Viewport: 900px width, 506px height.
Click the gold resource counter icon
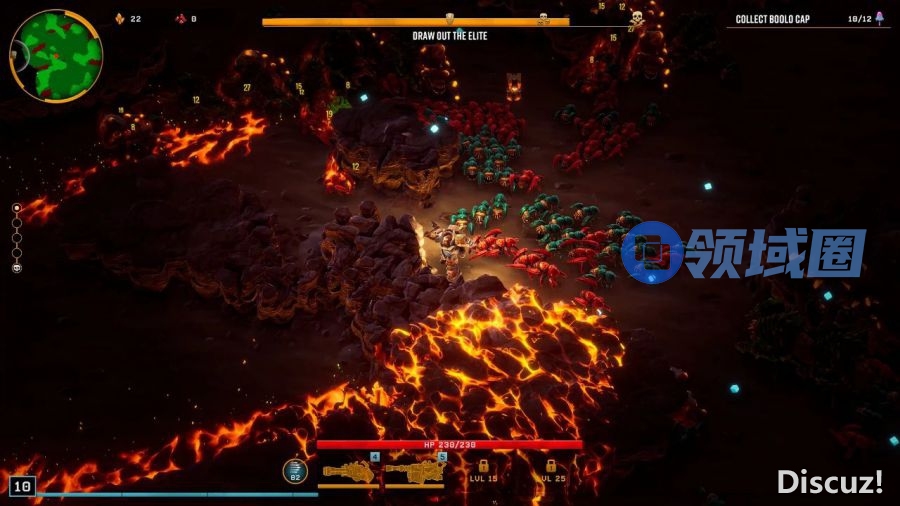[121, 19]
